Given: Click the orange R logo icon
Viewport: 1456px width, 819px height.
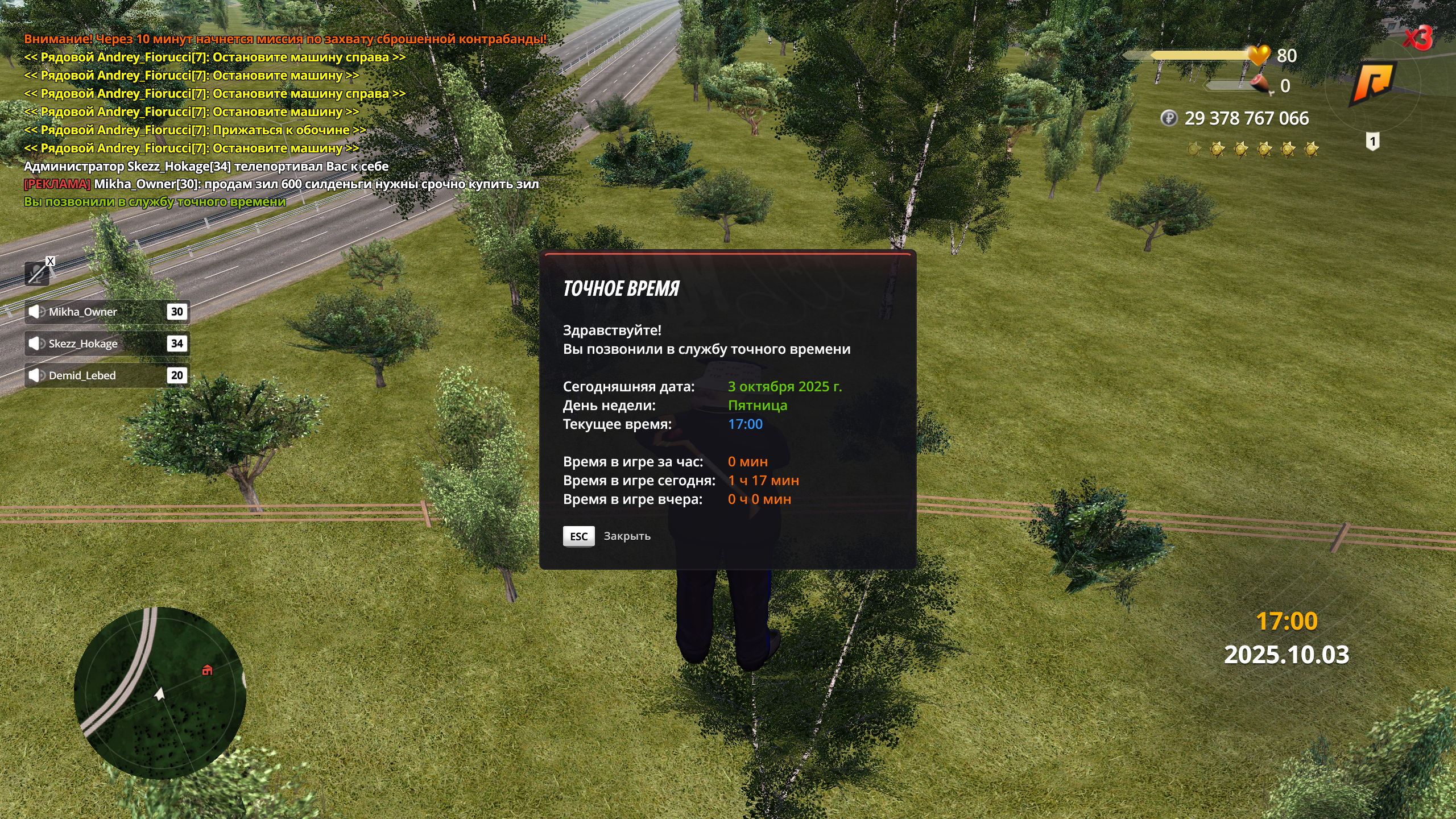Looking at the screenshot, I should point(1373,83).
